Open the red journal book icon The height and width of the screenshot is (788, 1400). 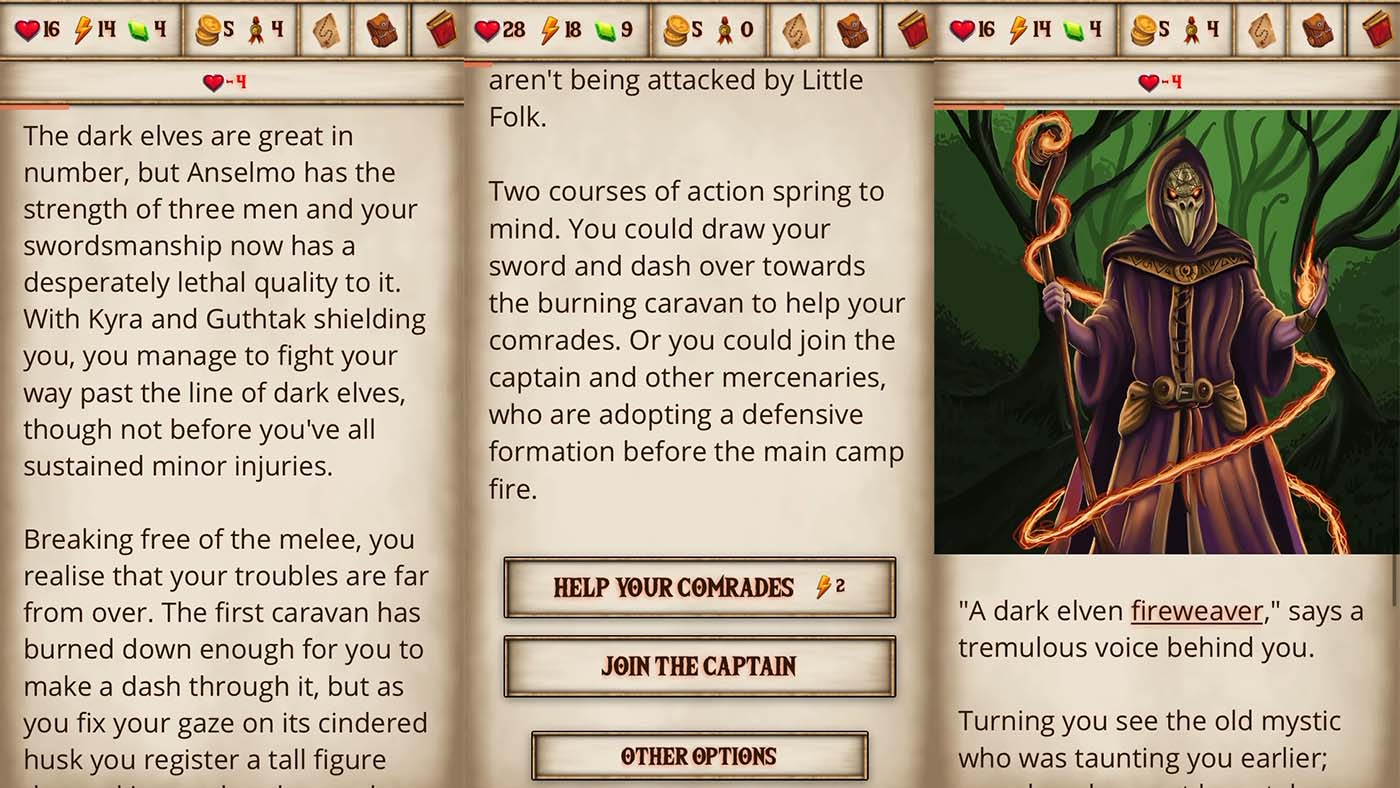(443, 28)
